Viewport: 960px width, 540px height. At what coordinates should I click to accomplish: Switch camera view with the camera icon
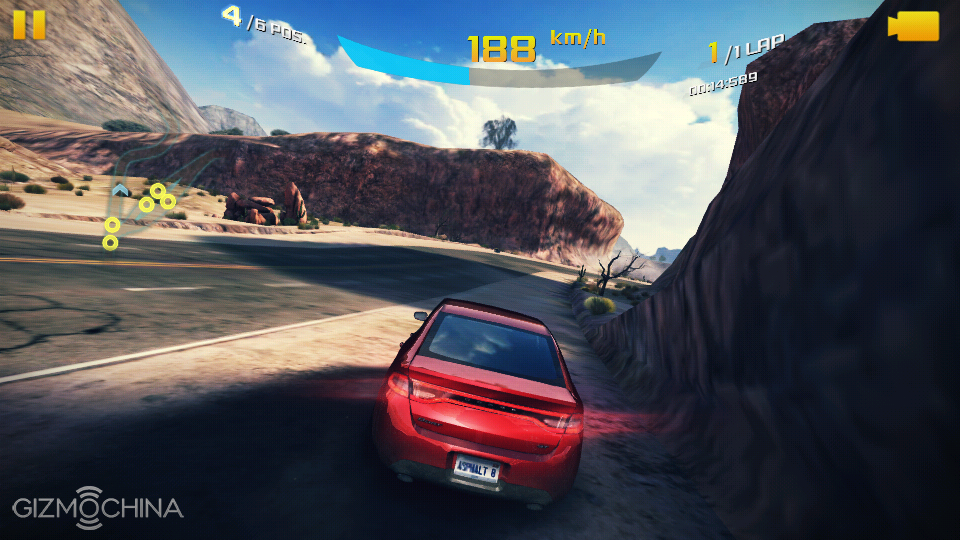[x=914, y=26]
